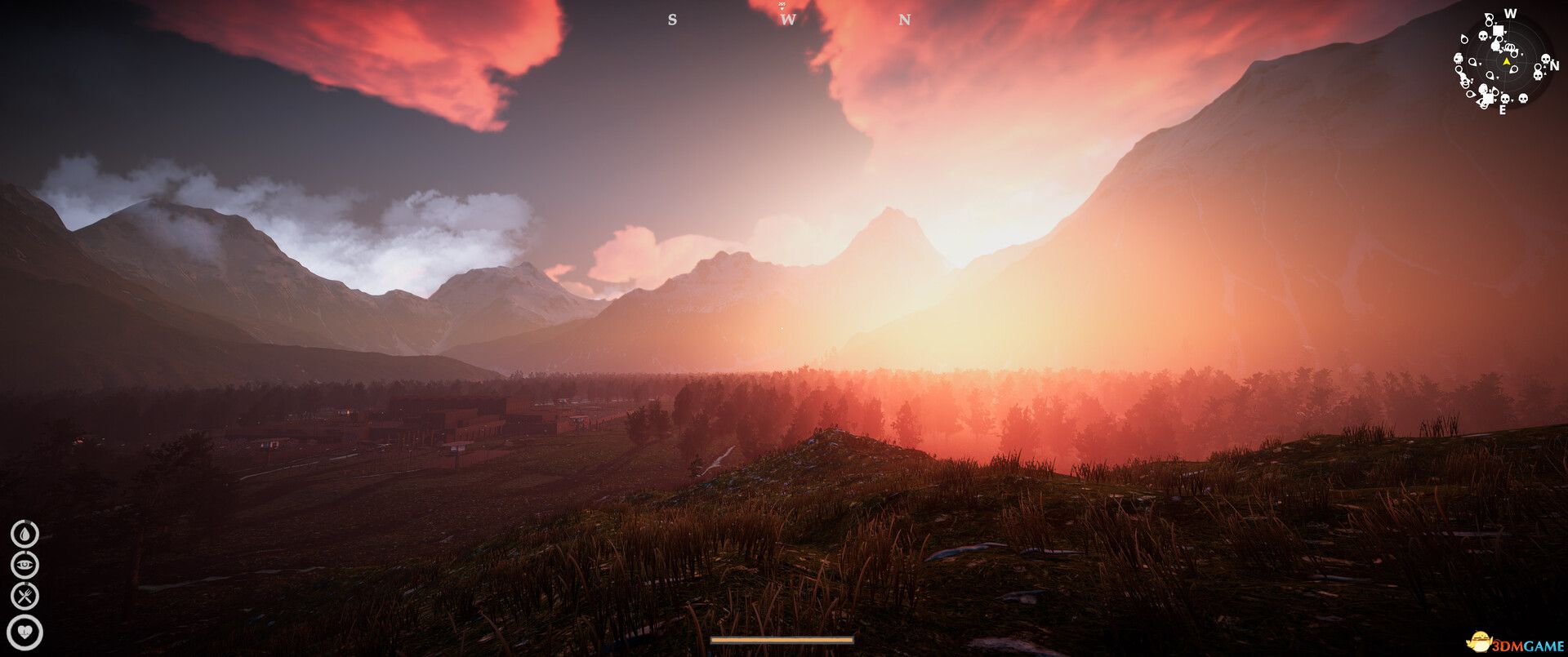1568x657 pixels.
Task: Open the fork and knife hunger icon
Action: 25,597
